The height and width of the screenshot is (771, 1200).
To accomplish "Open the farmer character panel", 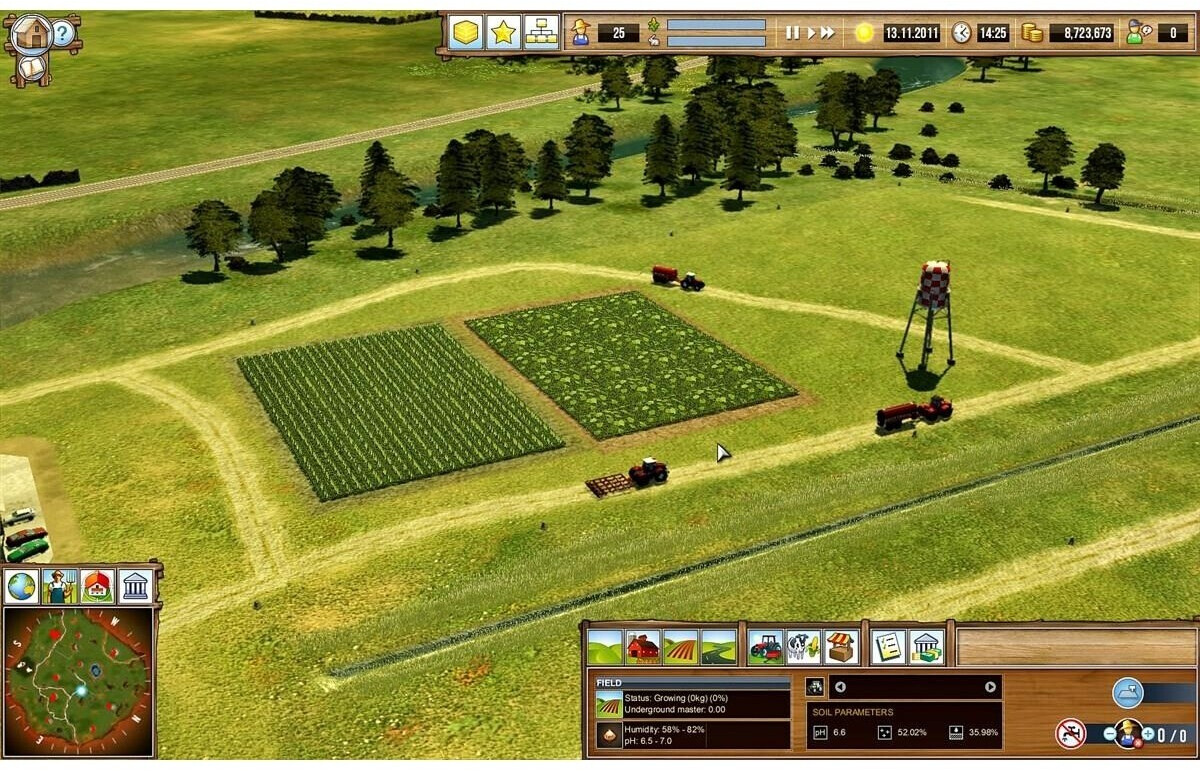I will 60,587.
